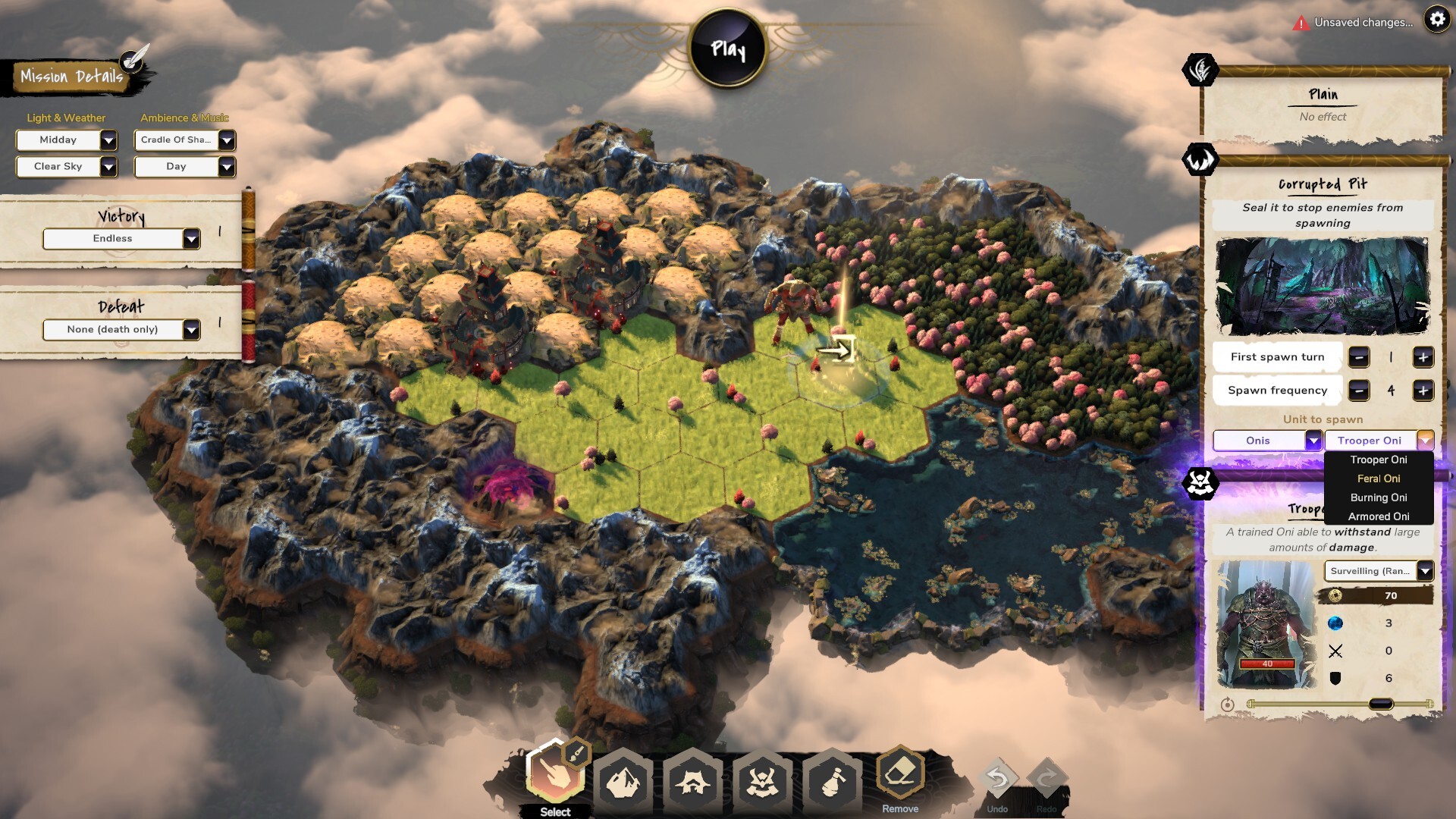
Task: Pick Burning Oni as spawn unit
Action: point(1379,497)
